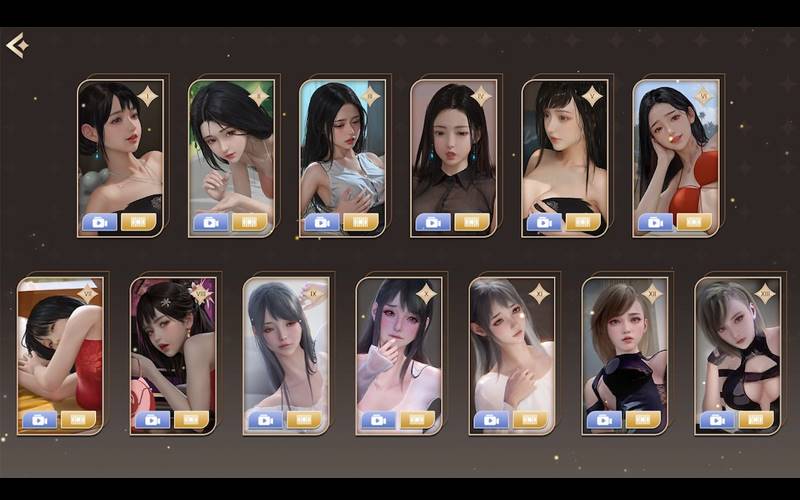800x500 pixels.
Task: Open the gold image button on card VIII
Action: point(191,420)
